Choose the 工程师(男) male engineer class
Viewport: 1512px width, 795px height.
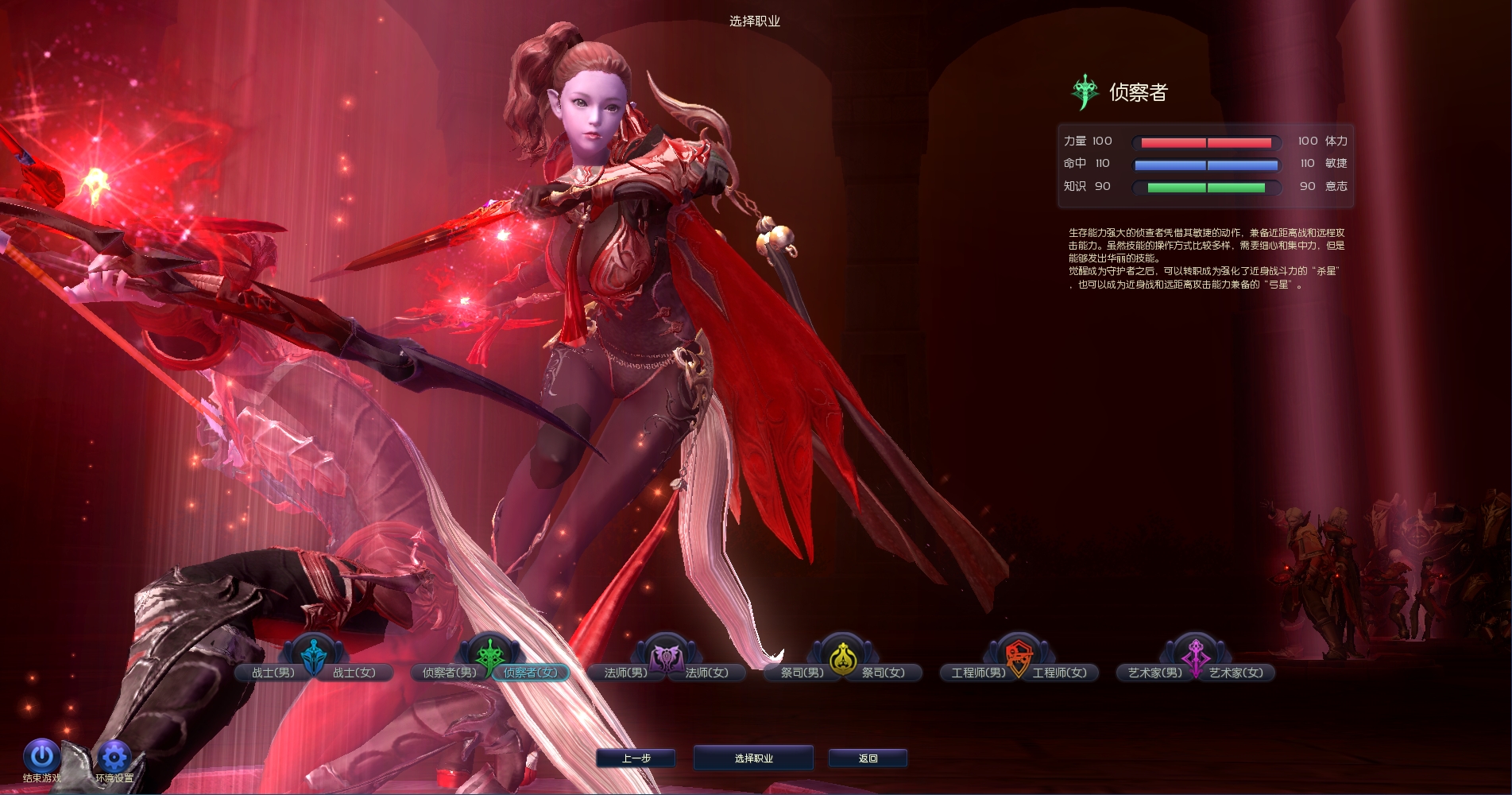pyautogui.click(x=978, y=673)
